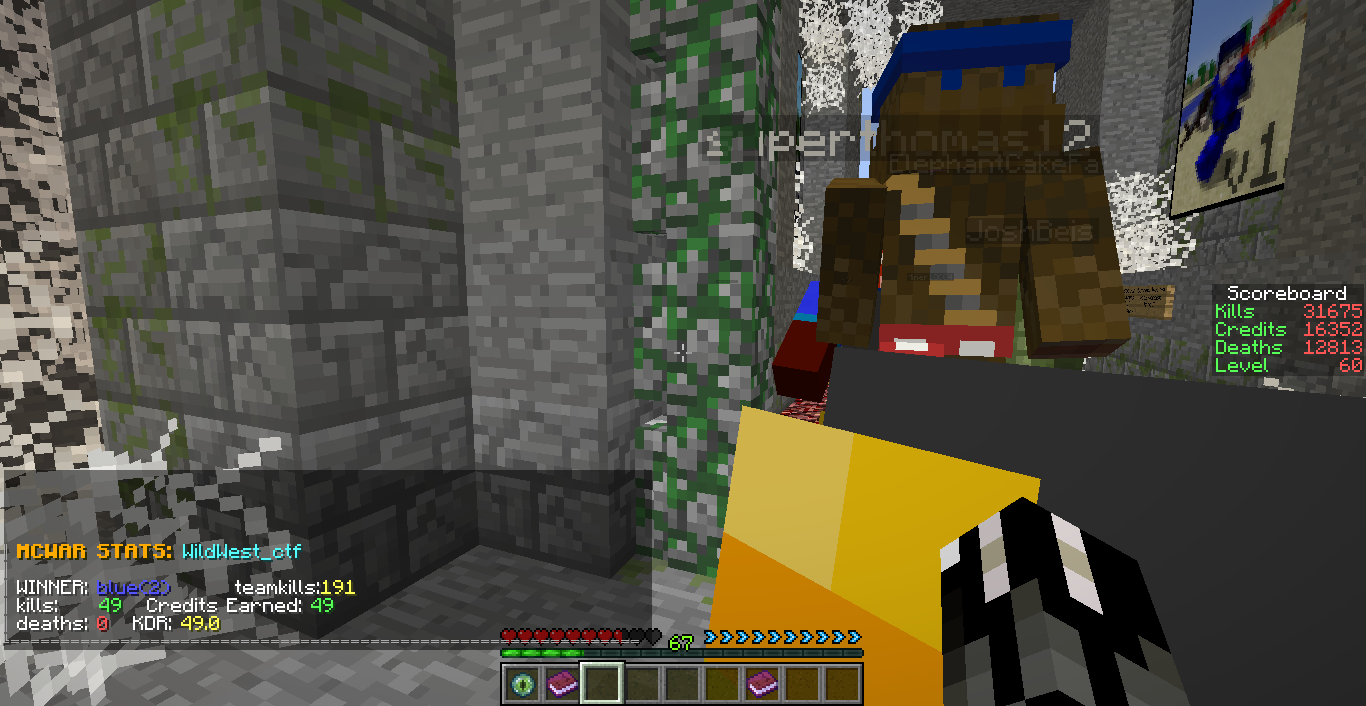Select the book slot beside the Eye of Ender
1366x706 pixels.
click(x=561, y=684)
